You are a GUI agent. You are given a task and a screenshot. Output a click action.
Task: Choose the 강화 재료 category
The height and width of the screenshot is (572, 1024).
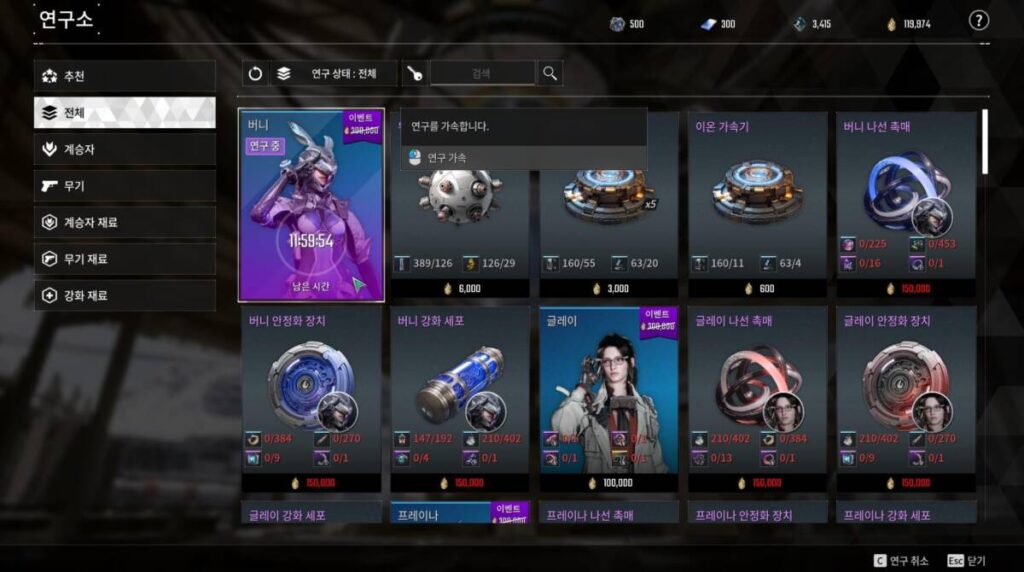[124, 296]
